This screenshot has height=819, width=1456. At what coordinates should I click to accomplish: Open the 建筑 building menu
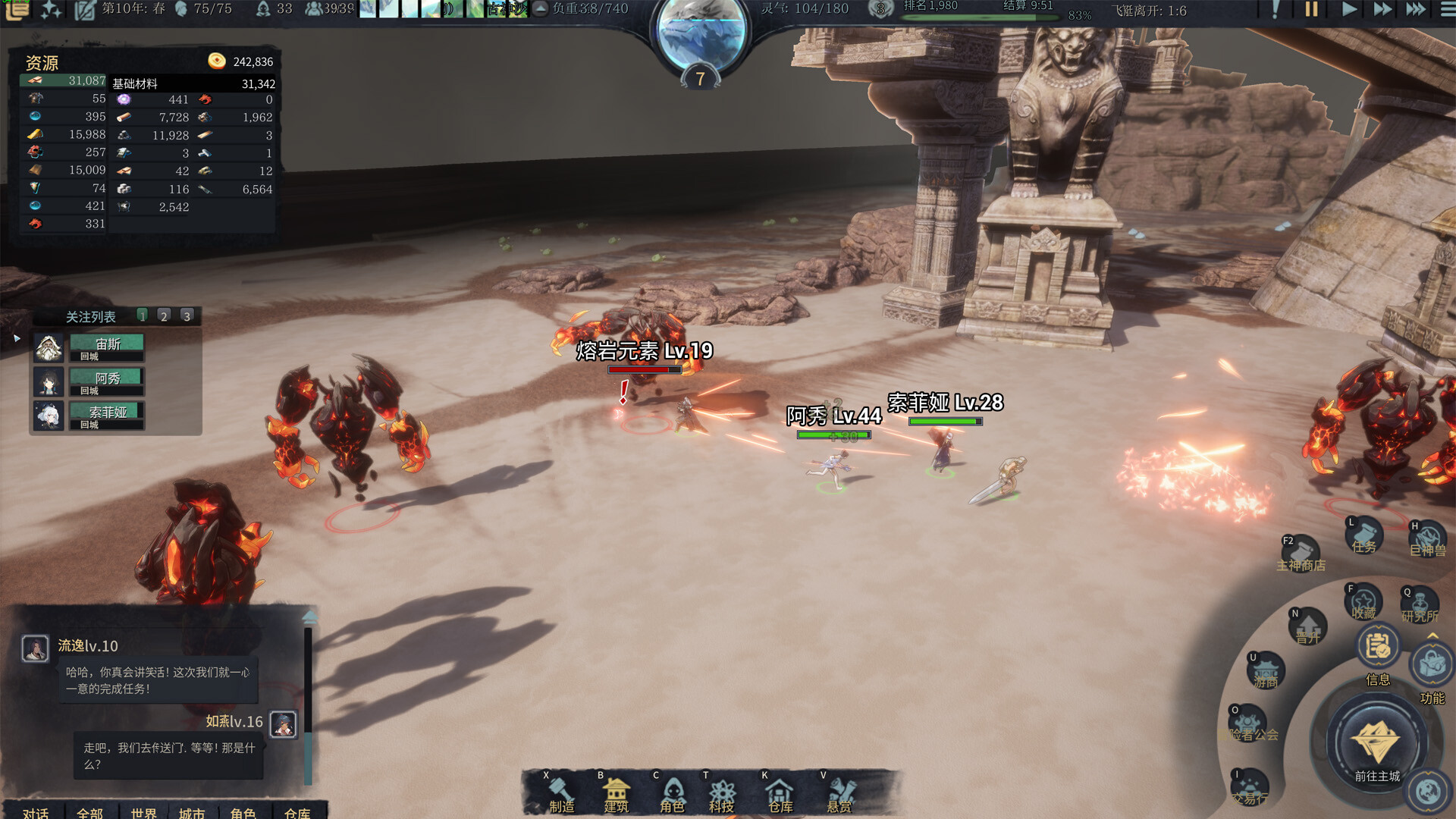click(617, 793)
